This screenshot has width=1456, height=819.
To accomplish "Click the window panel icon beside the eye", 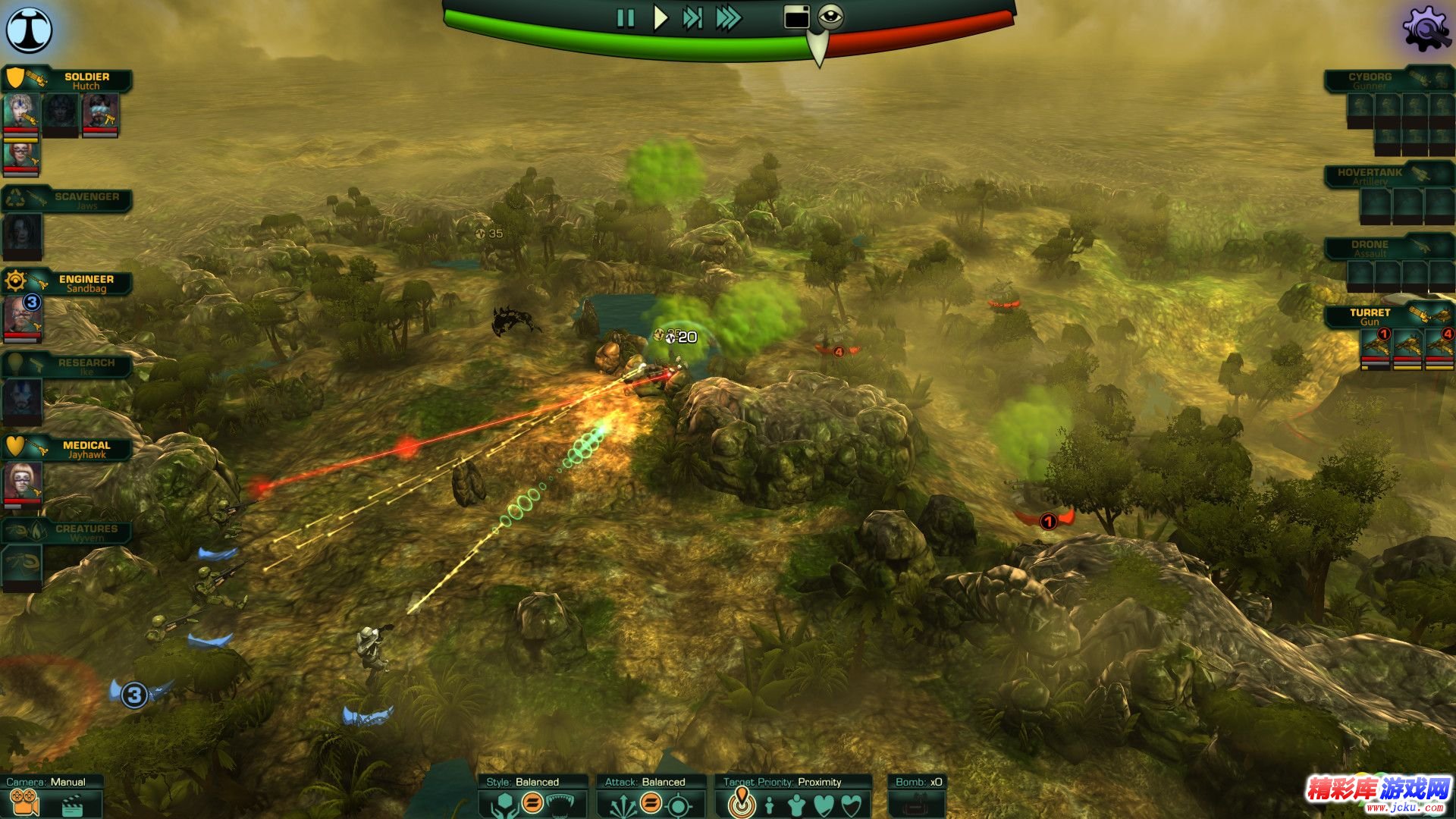I will pos(796,17).
